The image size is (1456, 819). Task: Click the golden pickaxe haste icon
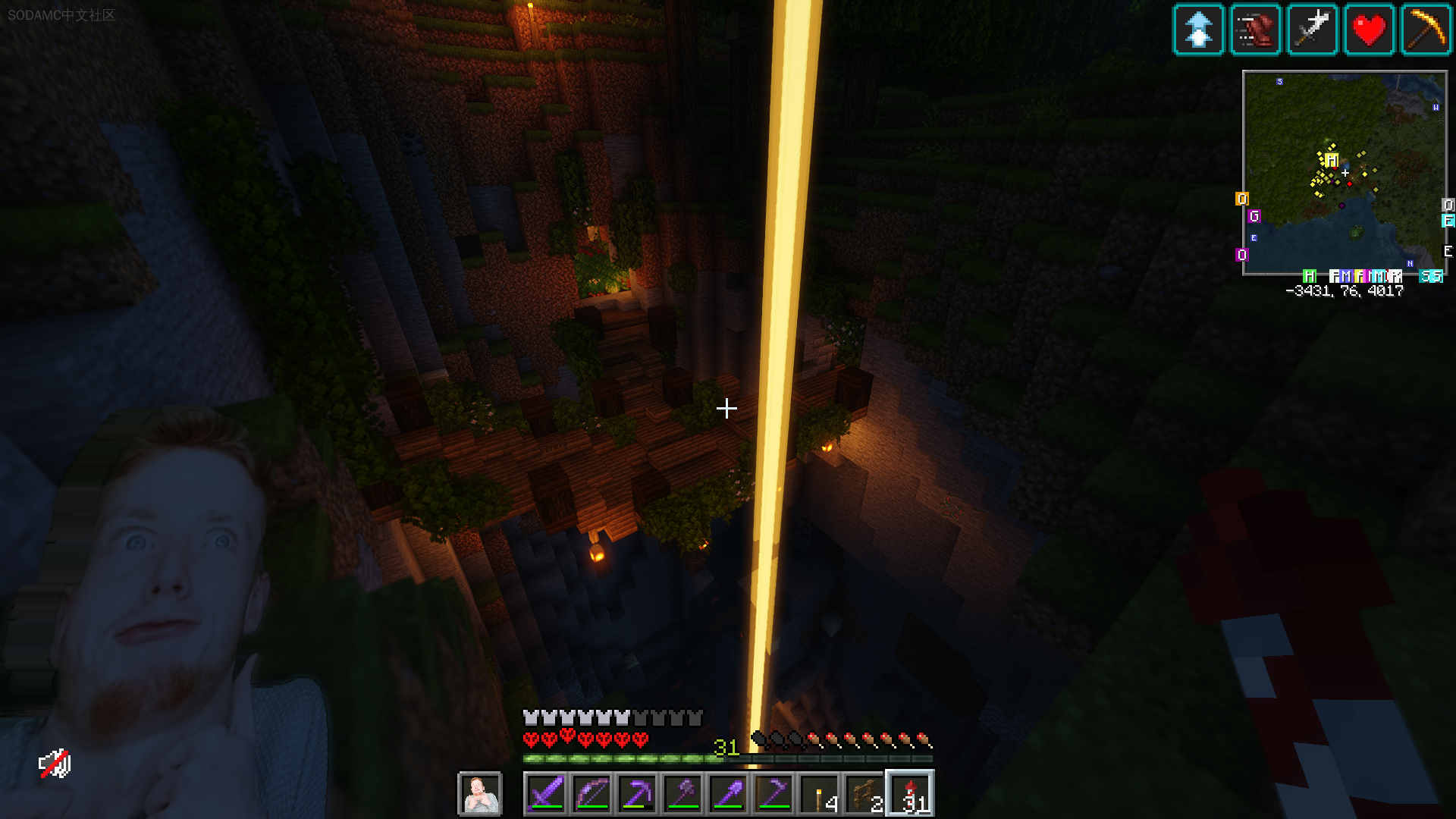pos(1426,30)
